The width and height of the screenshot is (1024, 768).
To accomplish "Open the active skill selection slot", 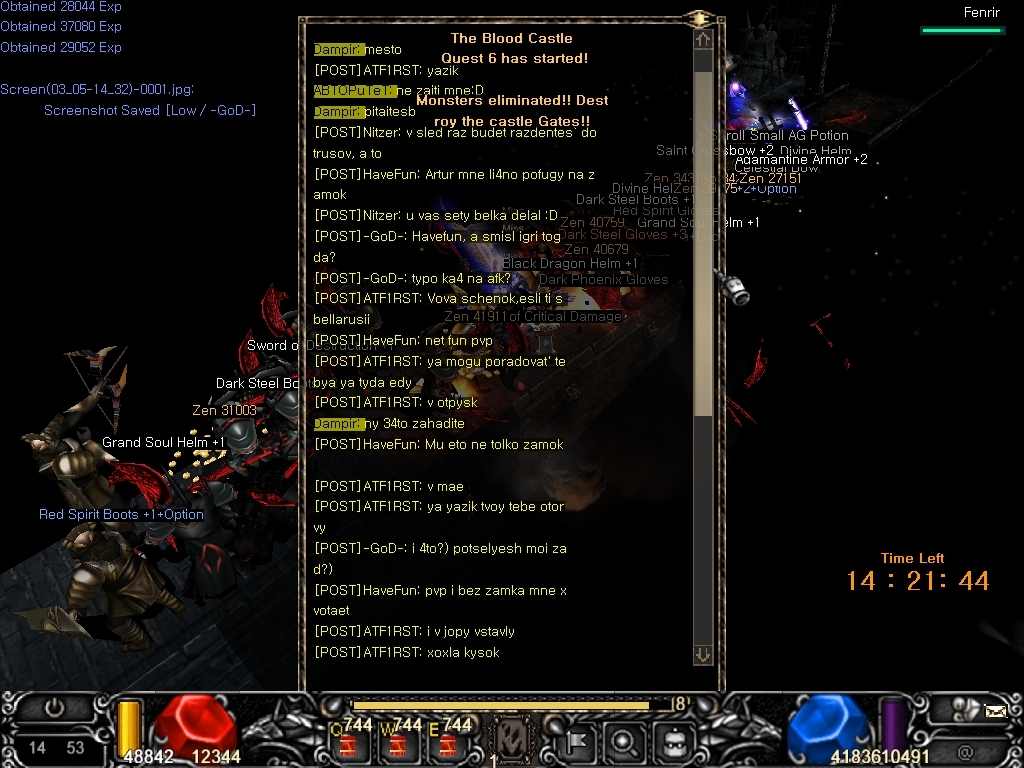I will click(514, 741).
